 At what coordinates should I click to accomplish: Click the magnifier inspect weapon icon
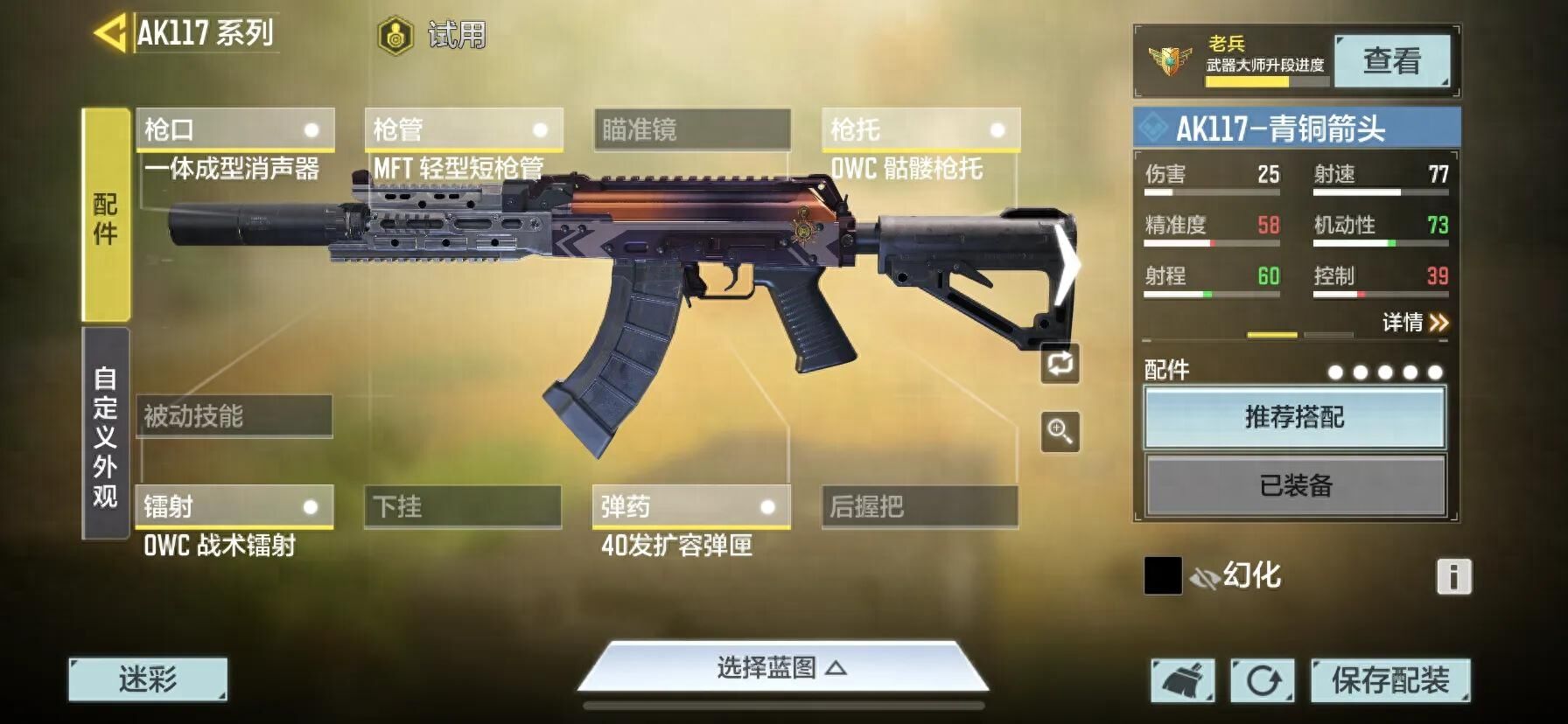[x=1060, y=431]
